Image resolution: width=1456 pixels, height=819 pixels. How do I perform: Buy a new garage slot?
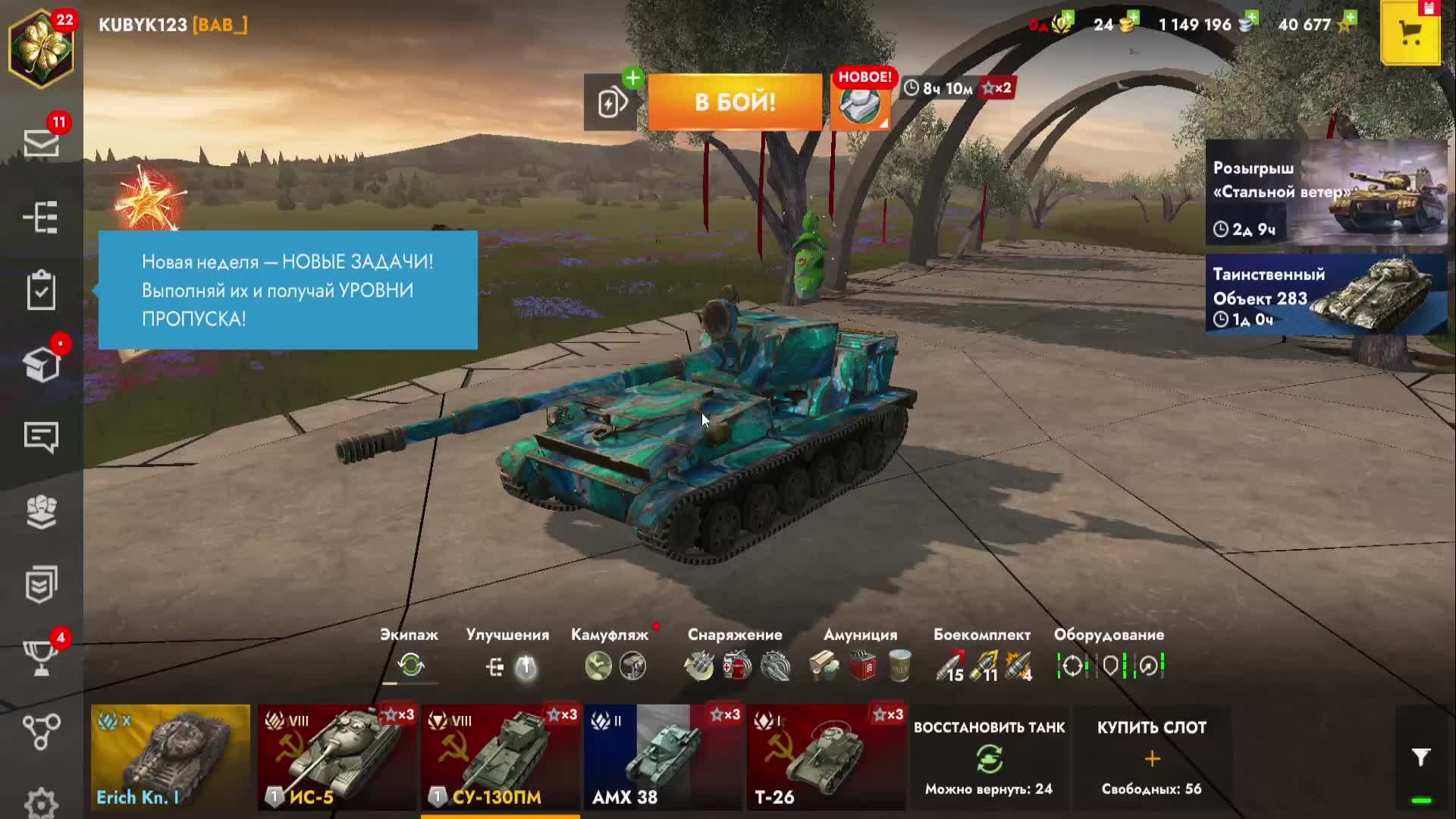point(1151,758)
